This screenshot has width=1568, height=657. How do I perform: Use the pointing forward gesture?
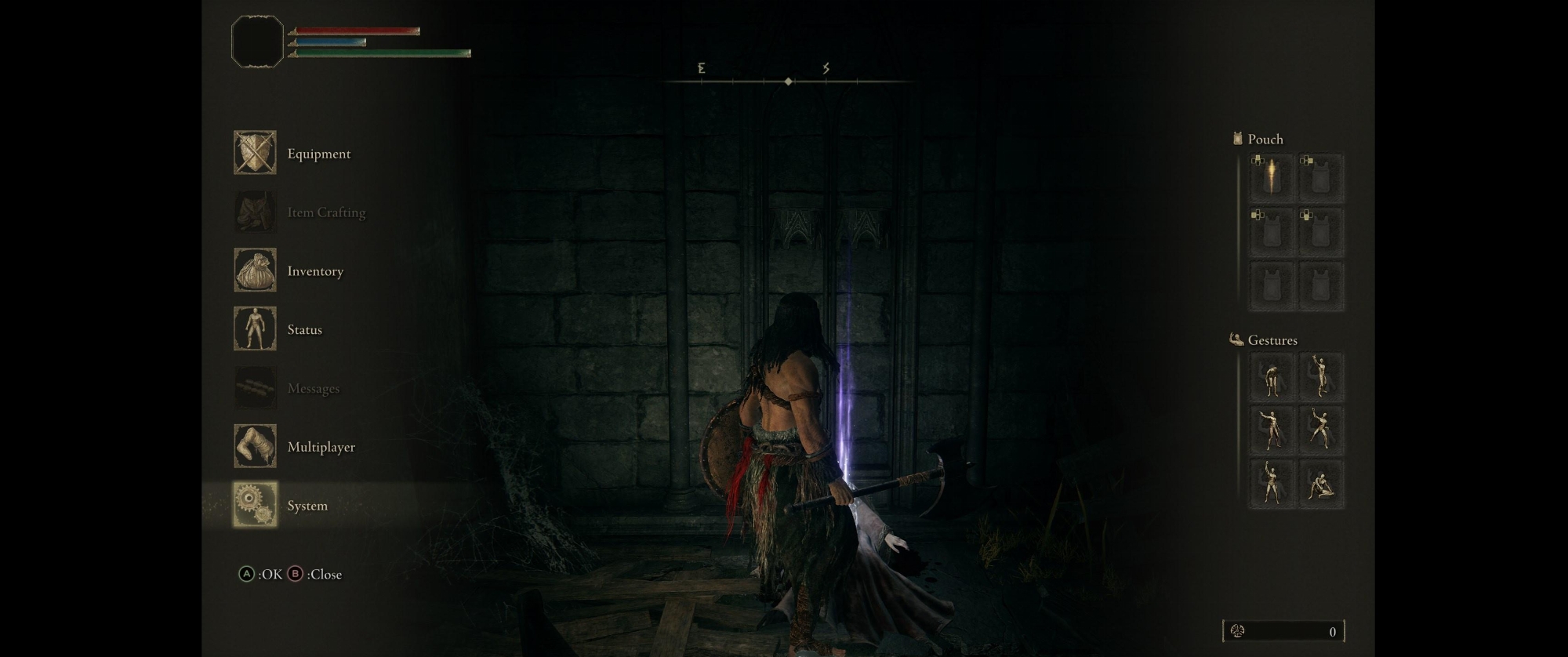(x=1271, y=430)
